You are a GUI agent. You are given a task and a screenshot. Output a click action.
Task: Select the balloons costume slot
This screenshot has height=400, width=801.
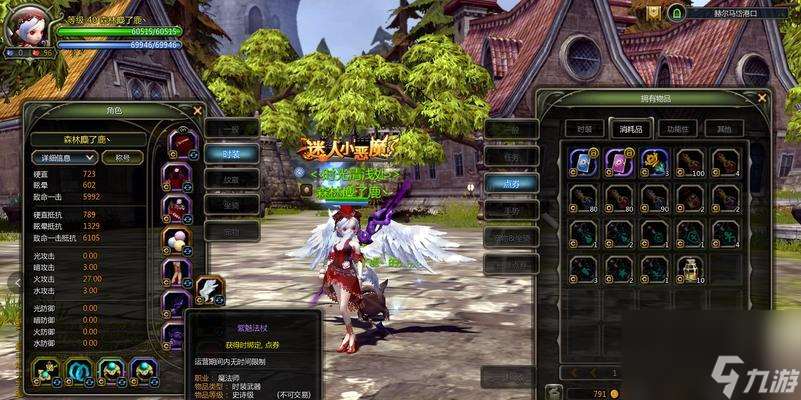pos(178,240)
